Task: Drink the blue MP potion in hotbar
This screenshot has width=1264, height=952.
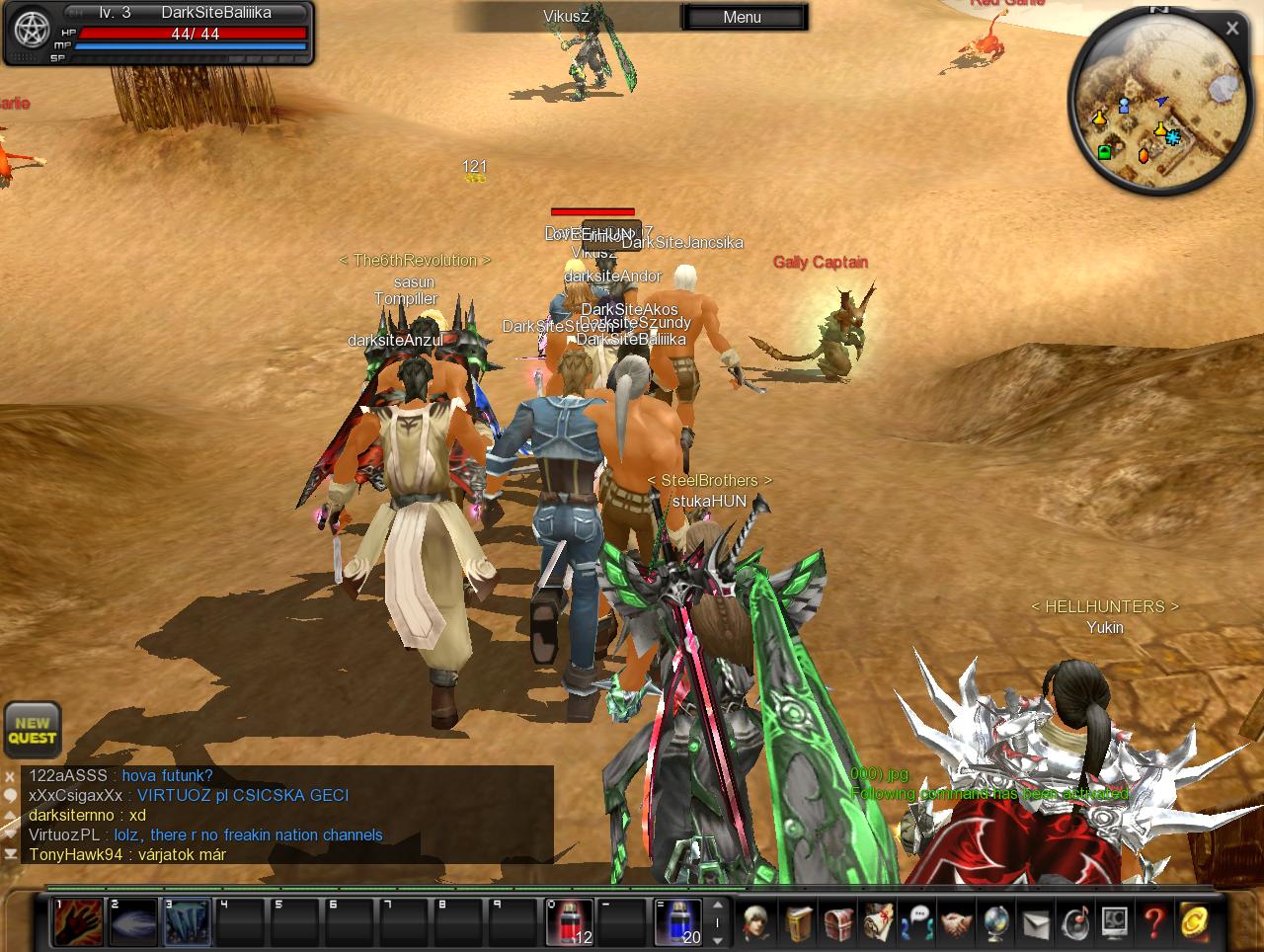Action: point(678,922)
